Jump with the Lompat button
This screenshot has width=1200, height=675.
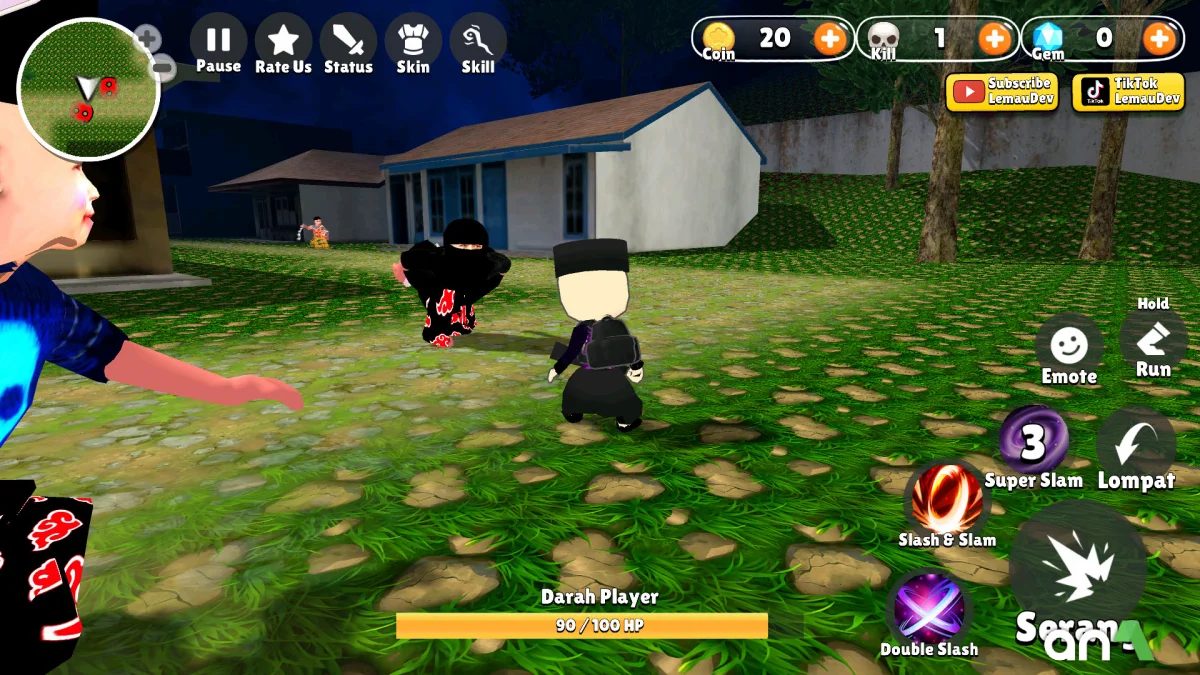[x=1136, y=445]
